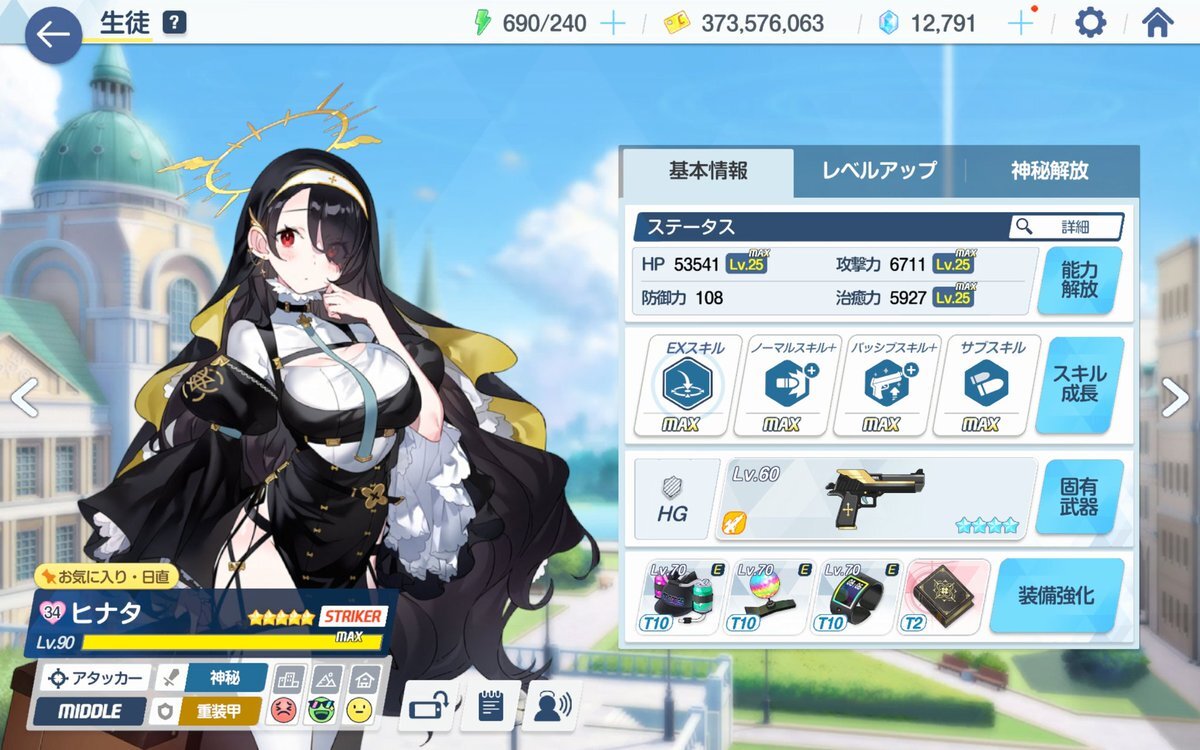Open the settings gear
Viewport: 1200px width, 750px height.
pyautogui.click(x=1090, y=23)
